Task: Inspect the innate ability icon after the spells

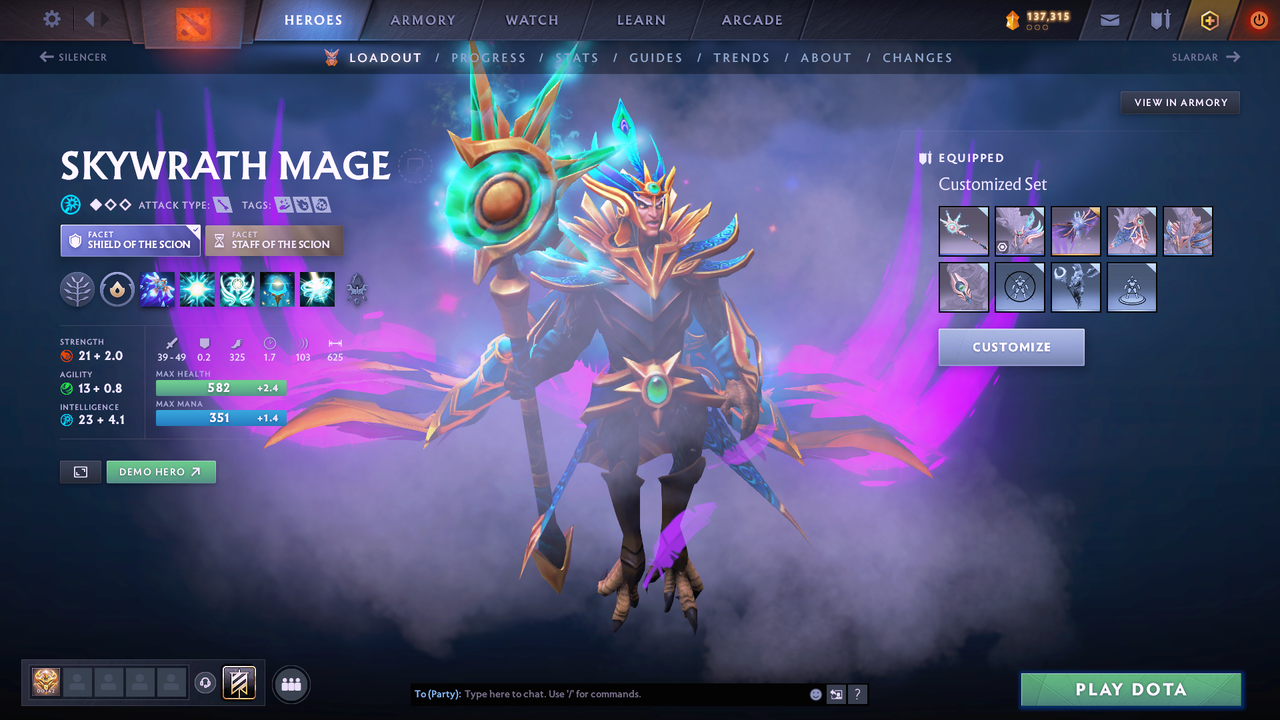Action: (357, 290)
